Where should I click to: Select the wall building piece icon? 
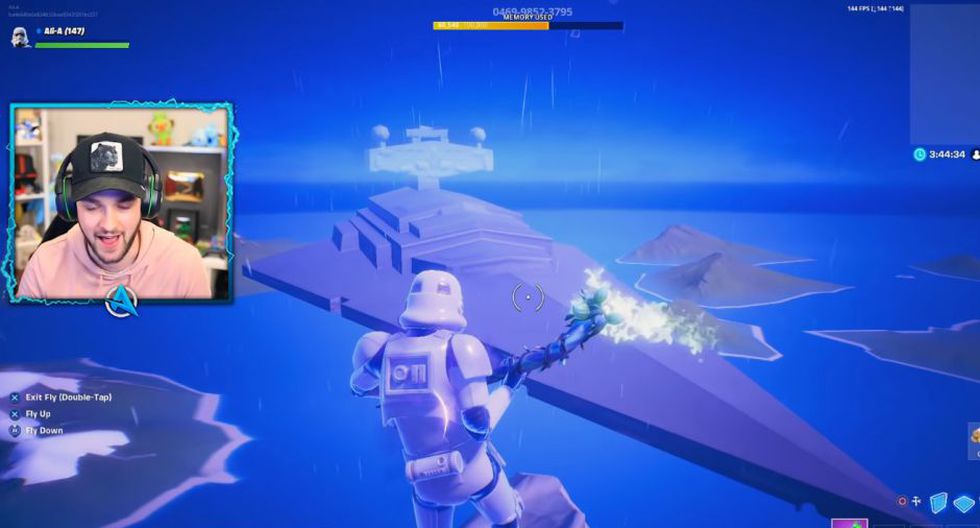tap(939, 502)
